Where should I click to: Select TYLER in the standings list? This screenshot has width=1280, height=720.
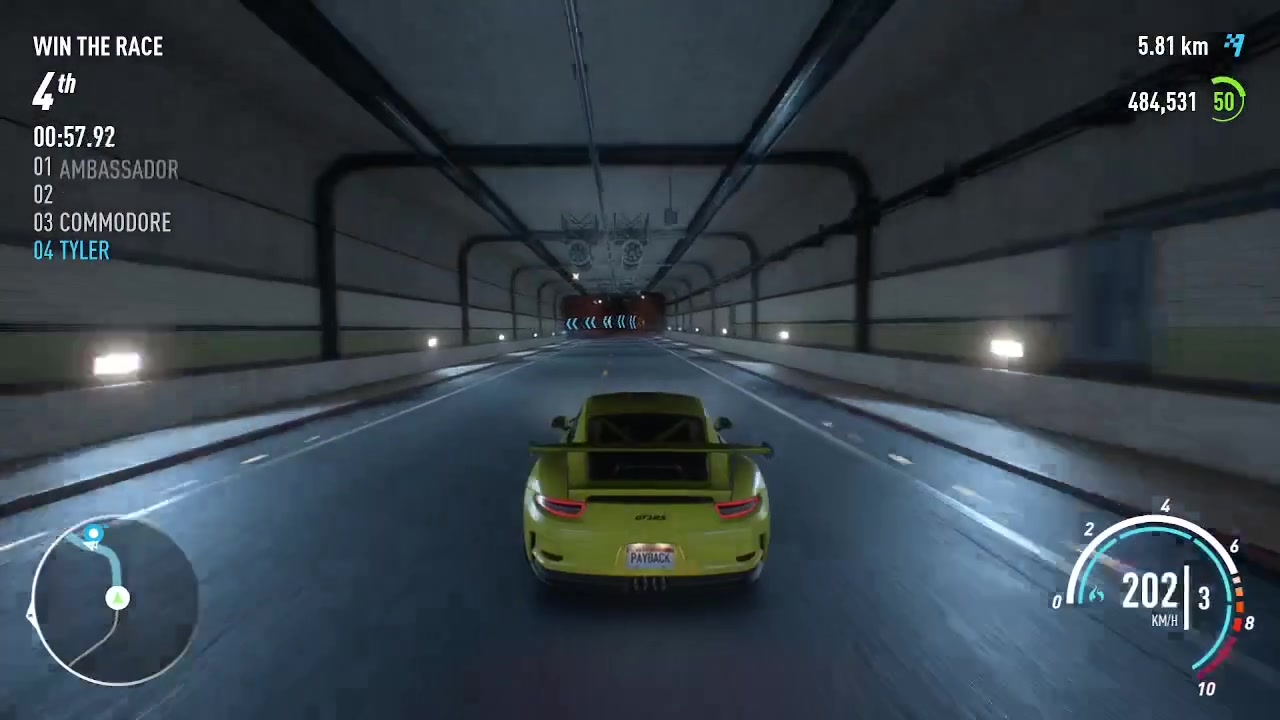pyautogui.click(x=71, y=250)
